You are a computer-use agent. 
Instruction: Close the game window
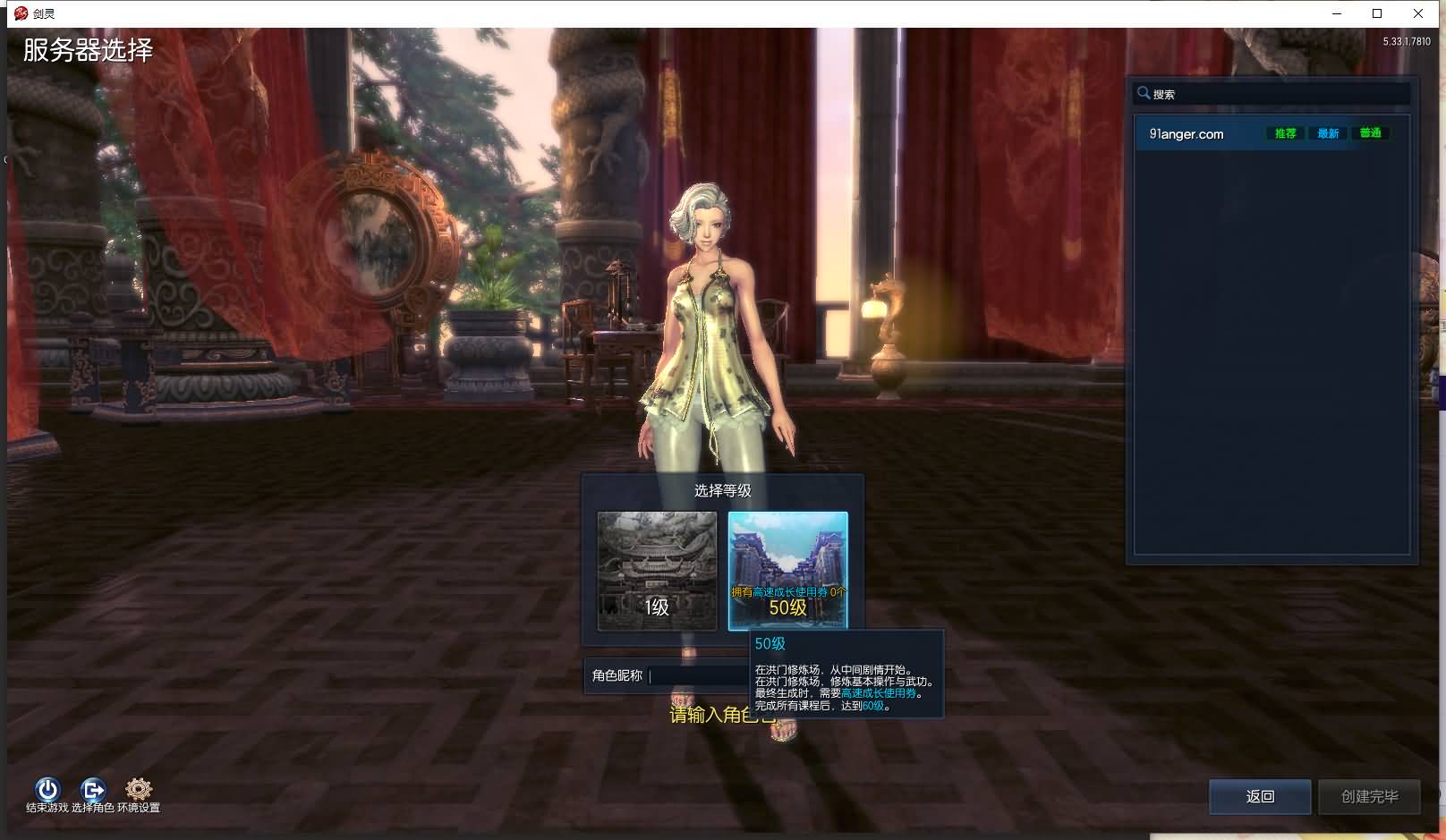coord(1418,13)
